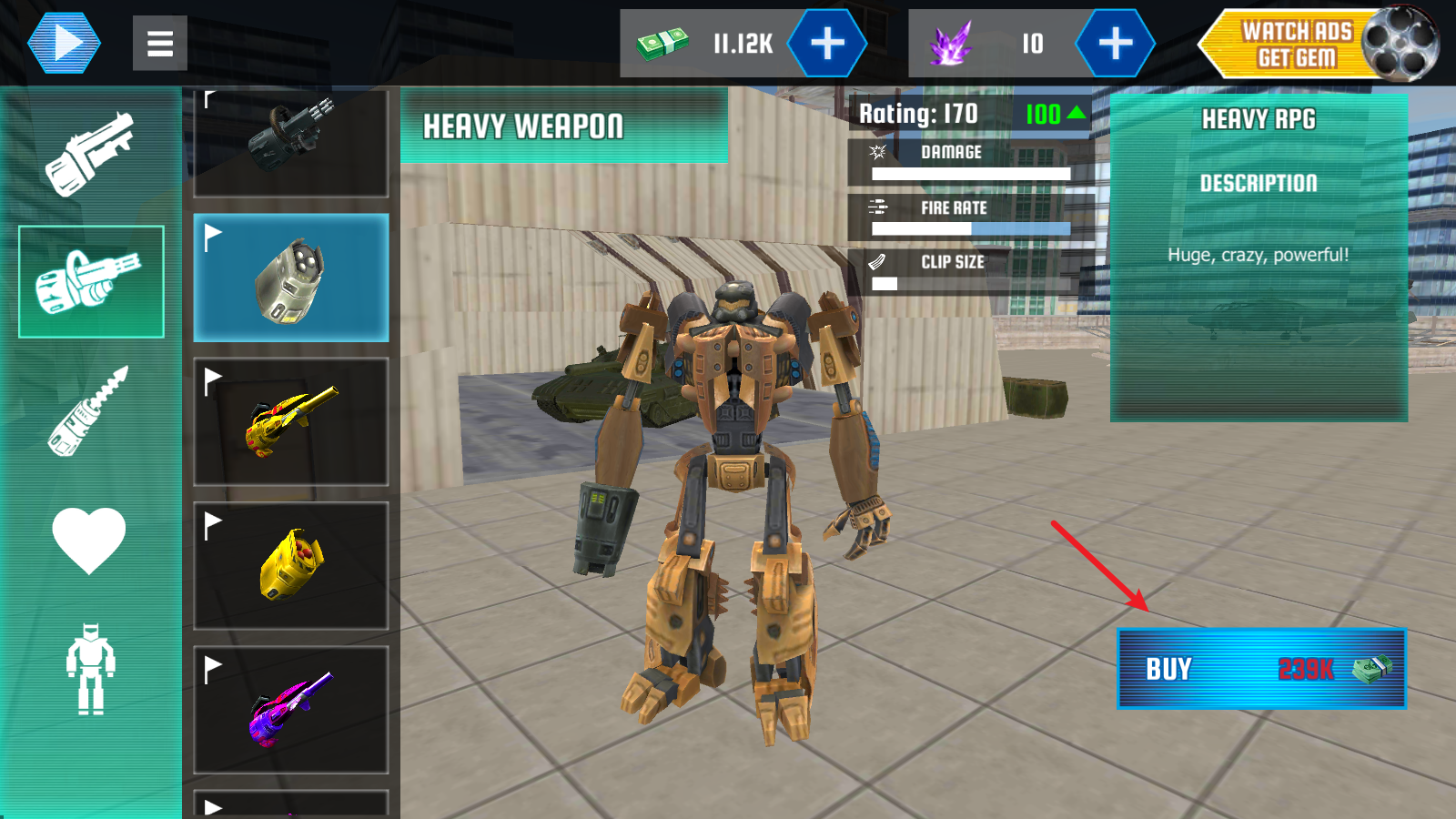Switch to the light weapon category
1456x819 pixels.
pyautogui.click(x=91, y=153)
